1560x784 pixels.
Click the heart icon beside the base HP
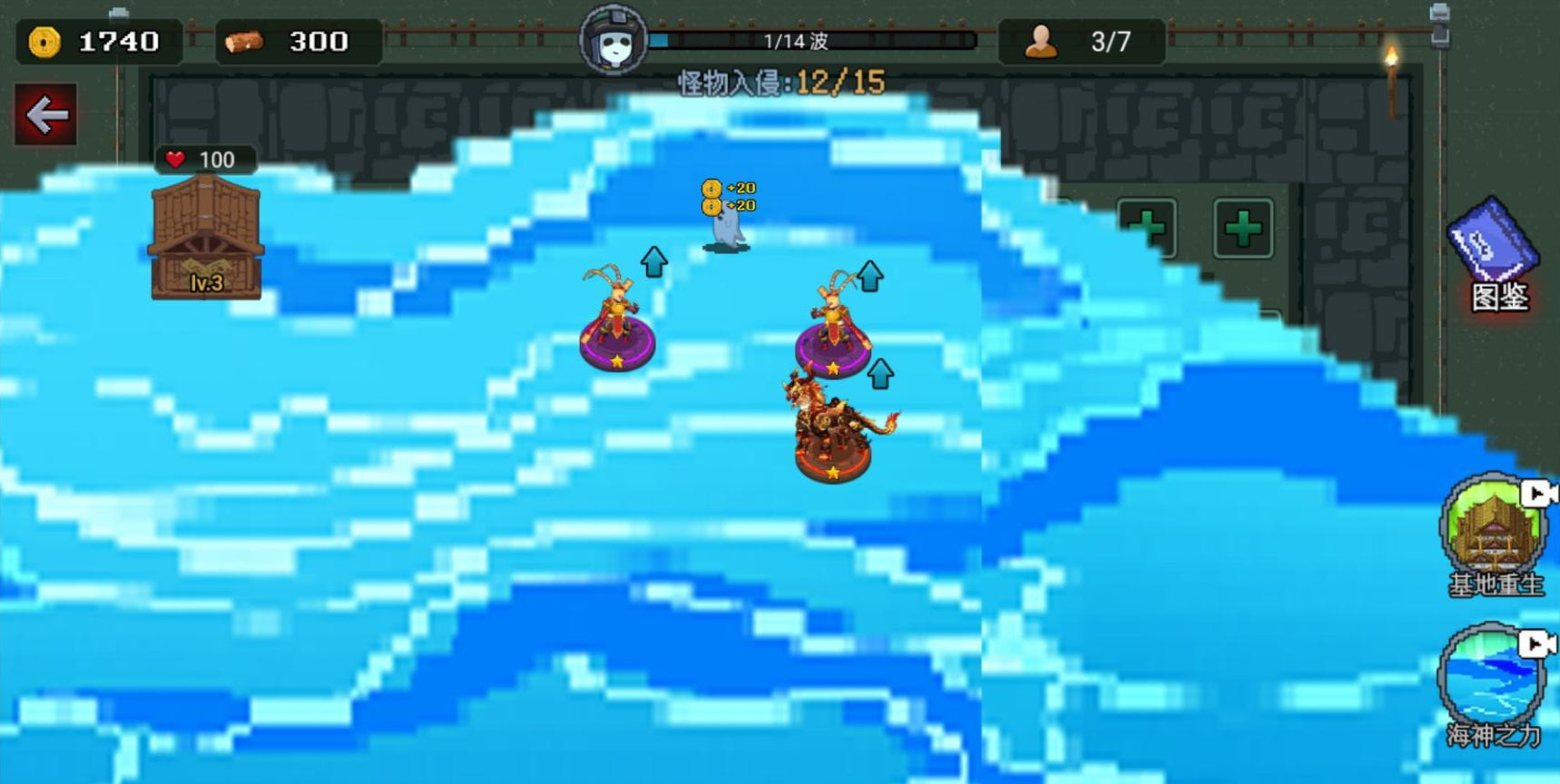pos(173,158)
